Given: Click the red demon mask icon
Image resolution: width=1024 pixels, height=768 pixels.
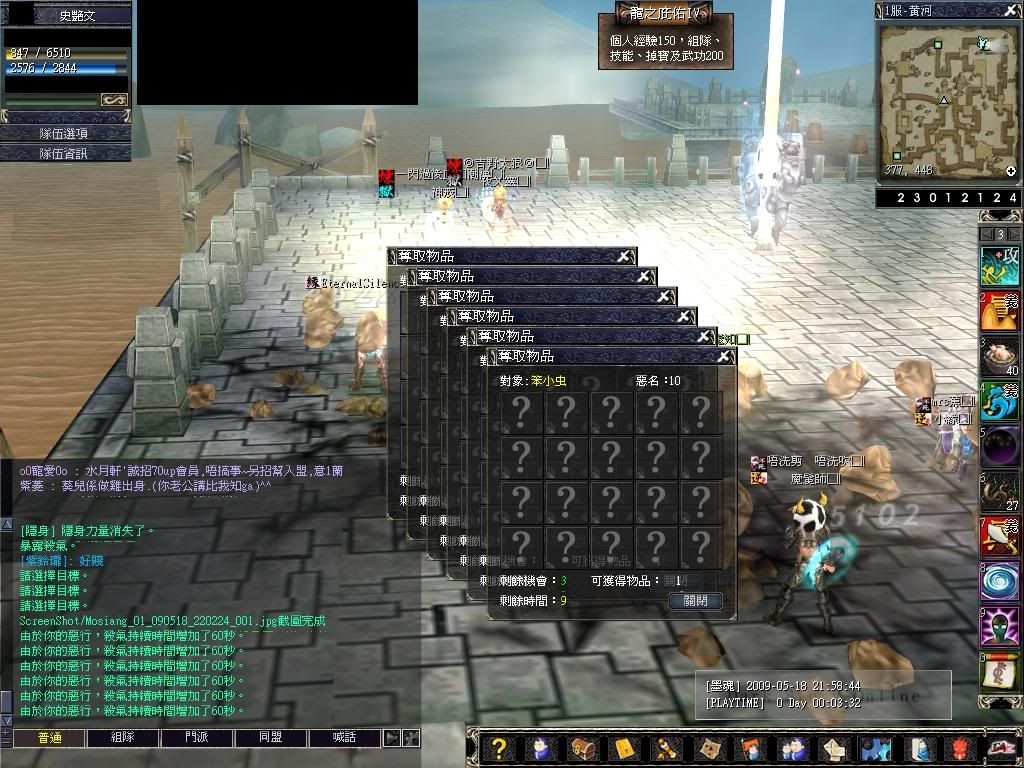Looking at the screenshot, I should 960,749.
